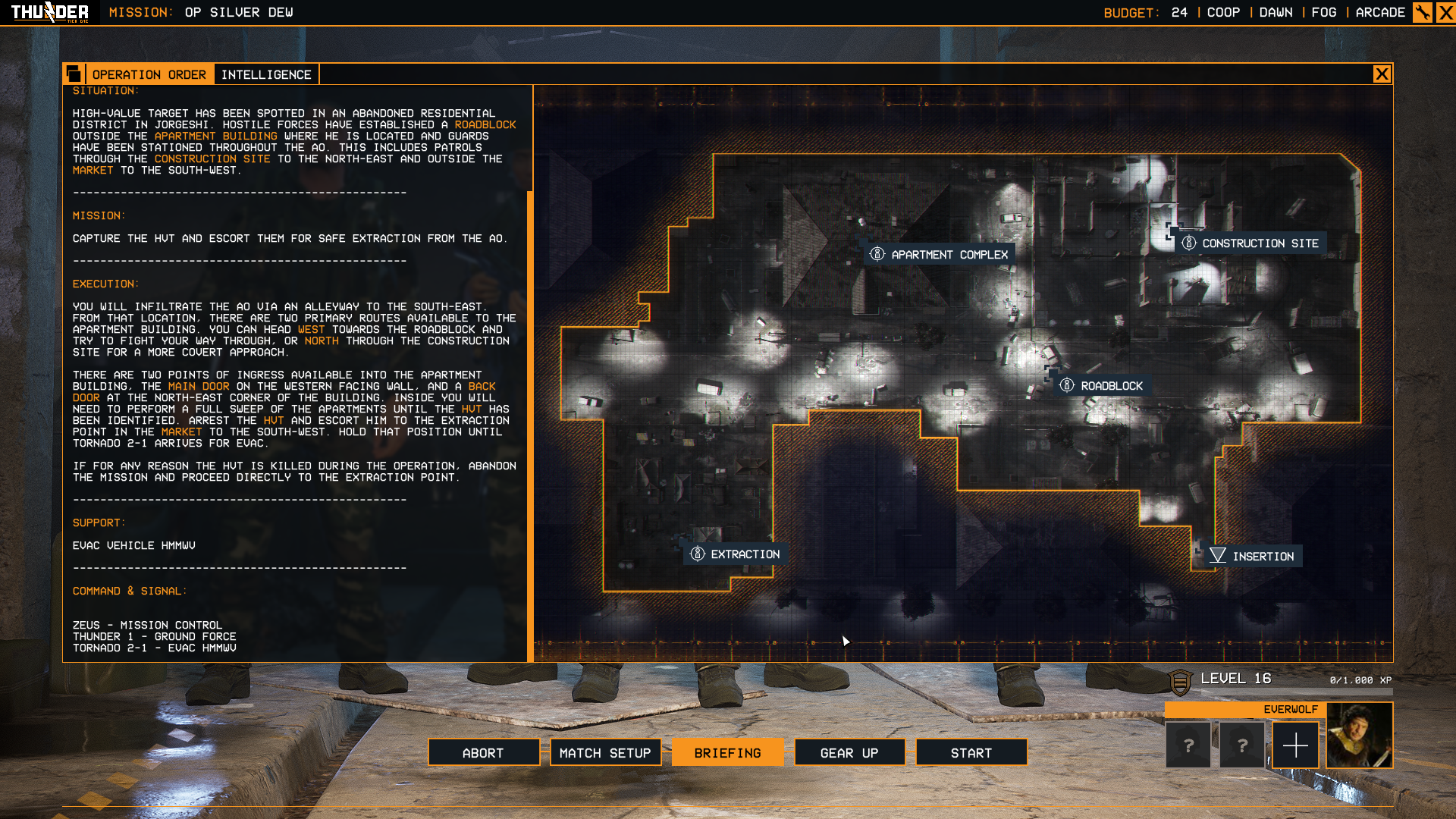Viewport: 1456px width, 819px height.
Task: Click the window icon beside Operation Order
Action: [74, 74]
